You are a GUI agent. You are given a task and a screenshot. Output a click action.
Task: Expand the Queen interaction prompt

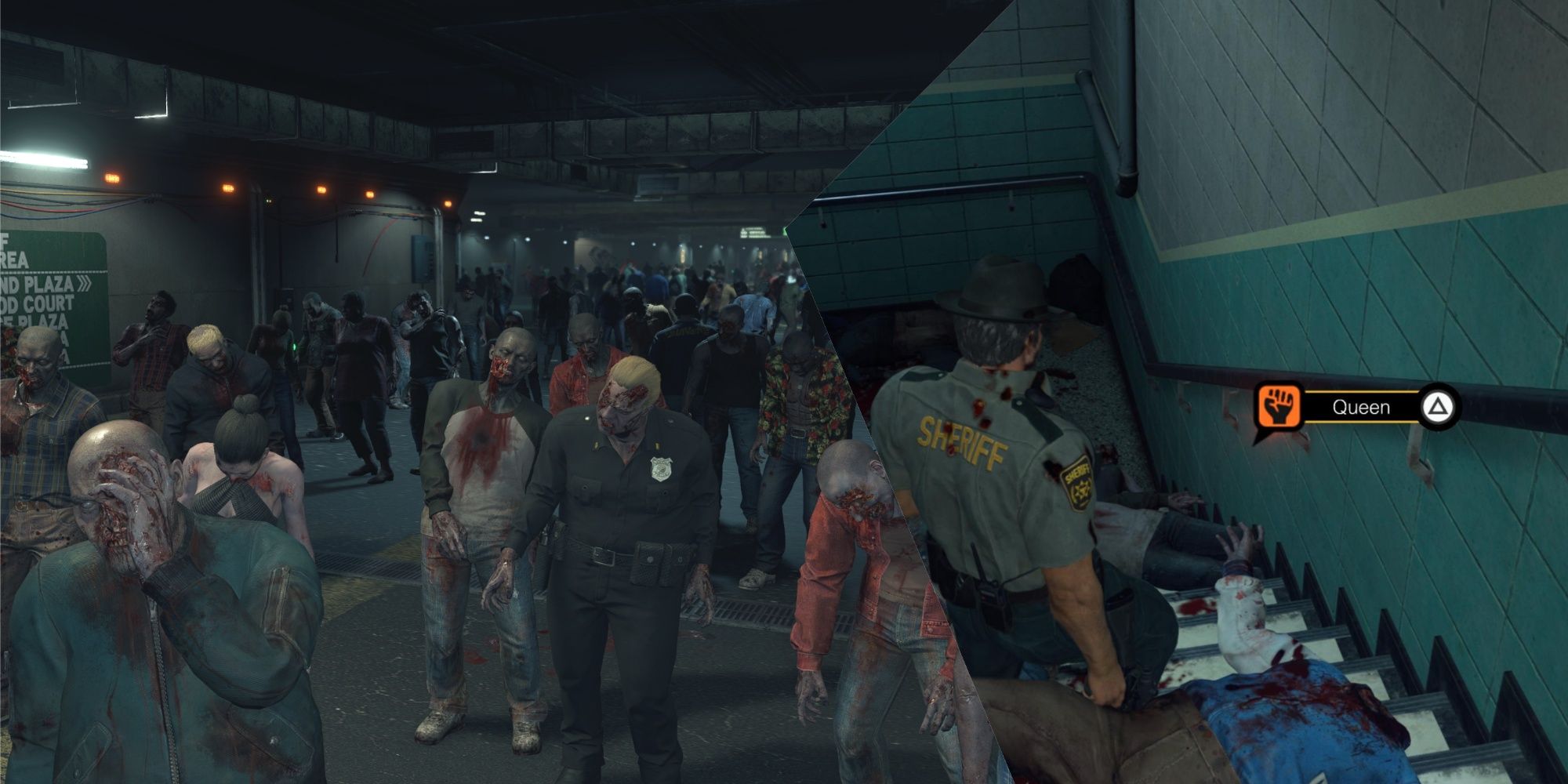click(1361, 406)
